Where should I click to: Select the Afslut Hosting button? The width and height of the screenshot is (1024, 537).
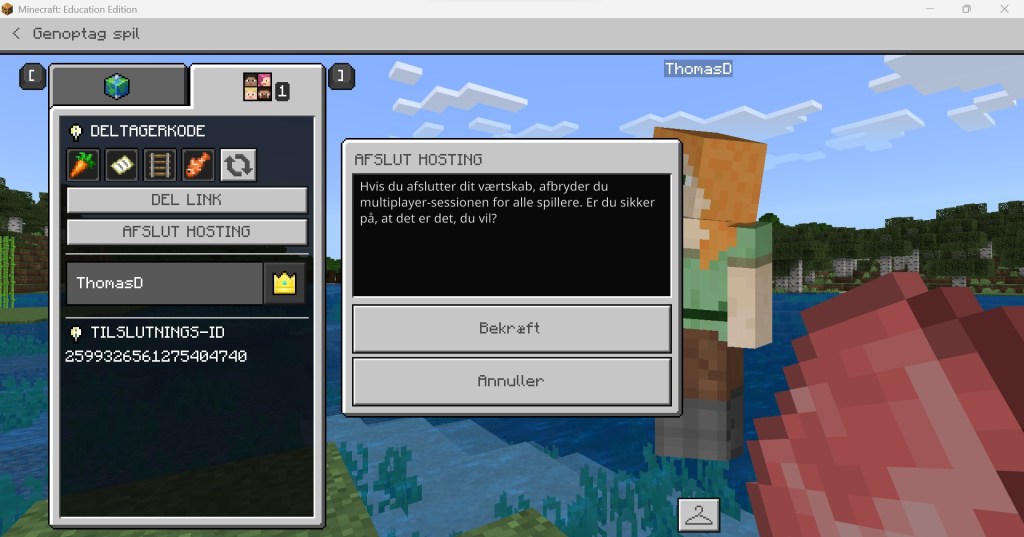pos(187,232)
